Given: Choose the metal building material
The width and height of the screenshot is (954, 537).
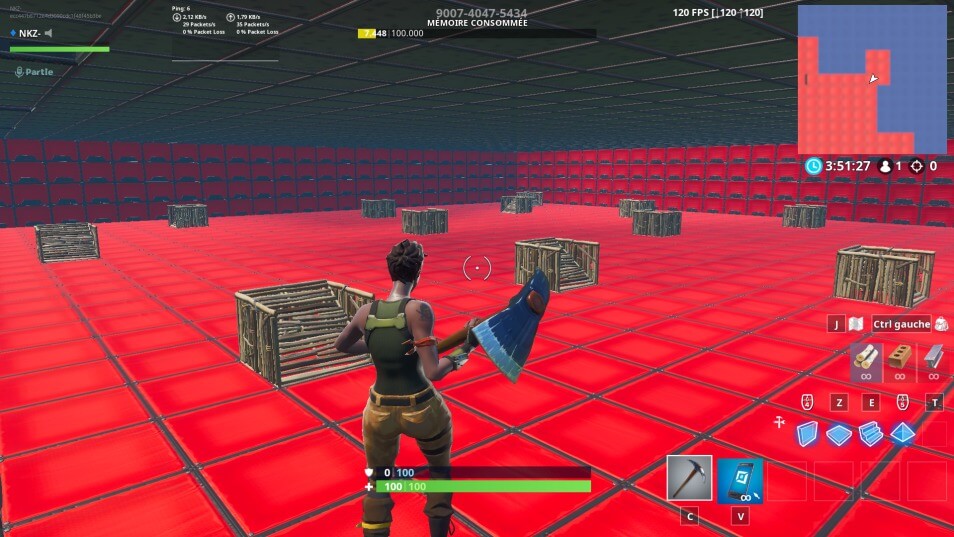Looking at the screenshot, I should pyautogui.click(x=933, y=358).
